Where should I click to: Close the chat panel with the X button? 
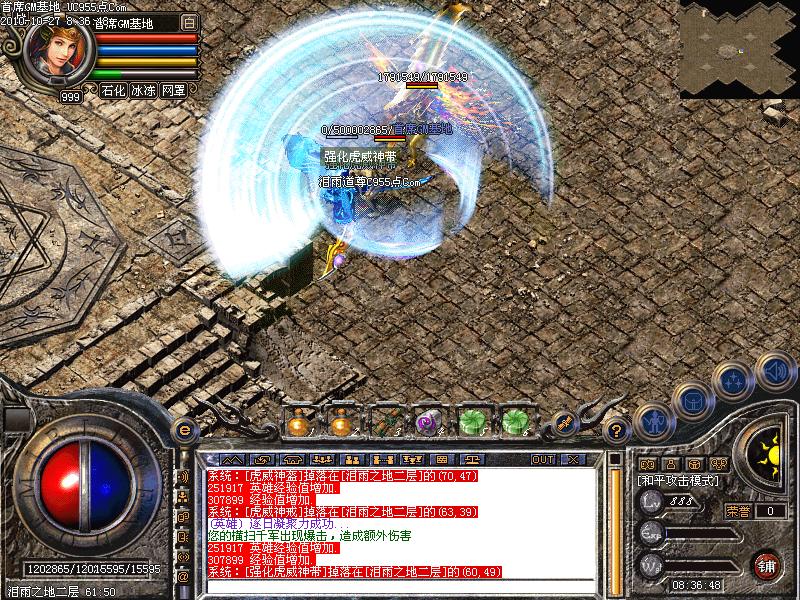tap(573, 460)
